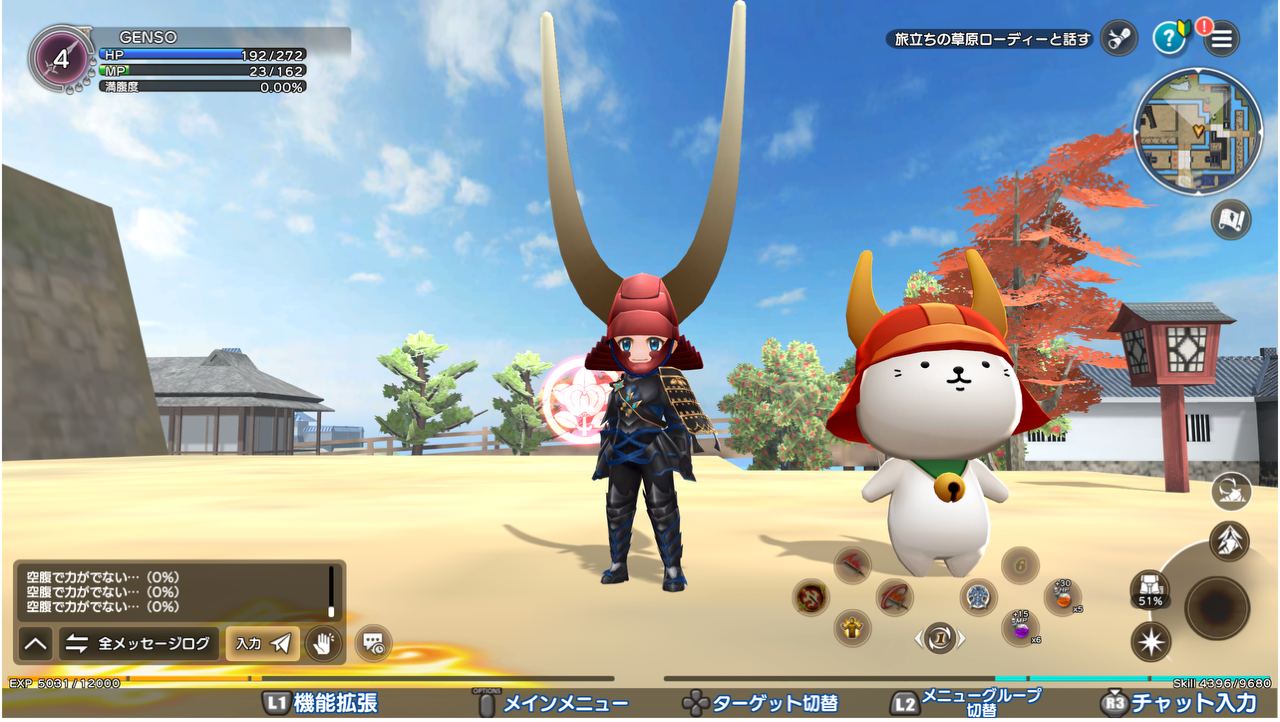Select the quest tracker text about ローディー
Image resolution: width=1280 pixels, height=722 pixels.
(x=990, y=40)
